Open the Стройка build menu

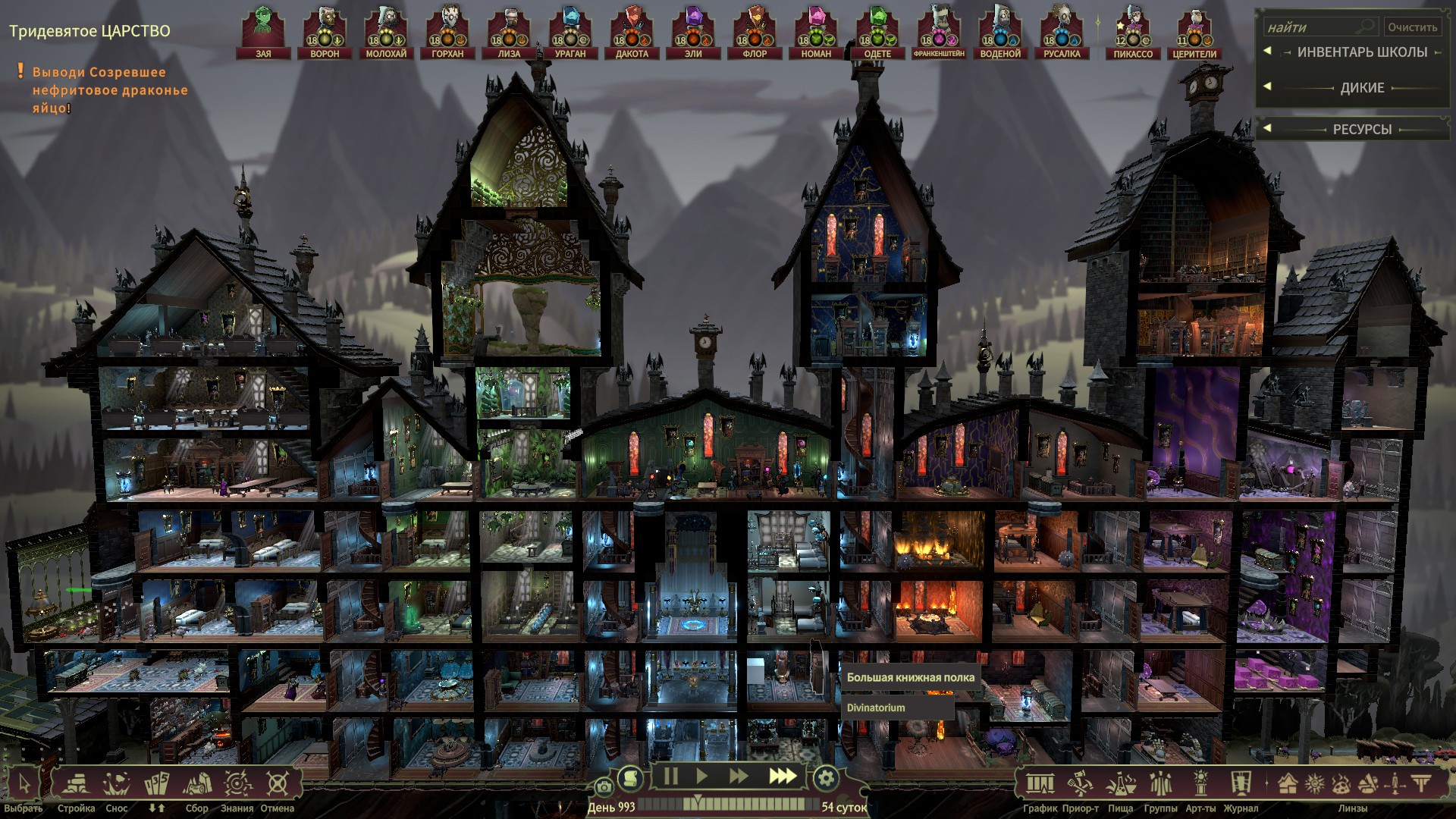tap(76, 785)
